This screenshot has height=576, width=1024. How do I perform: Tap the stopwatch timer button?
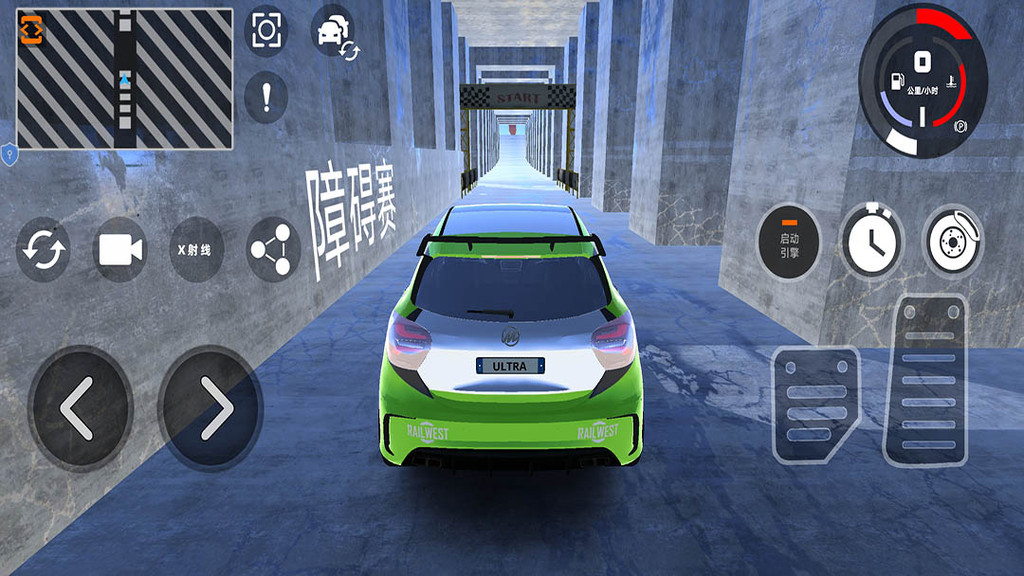[871, 240]
